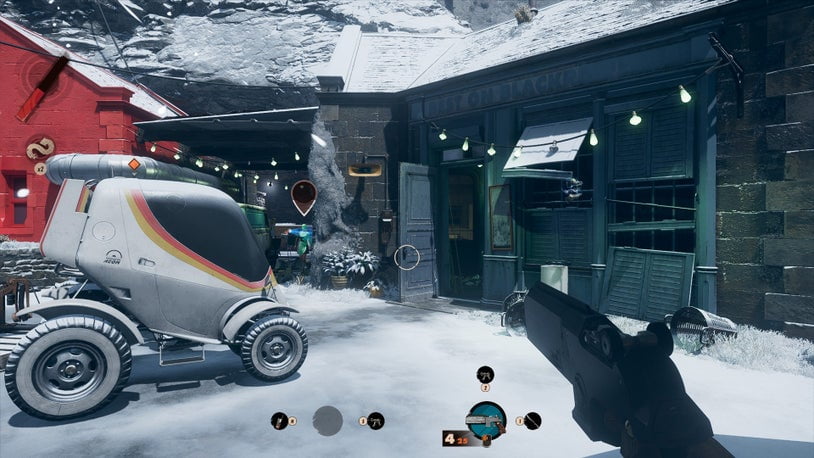Click the red objective pin marker
This screenshot has height=458, width=814.
click(x=304, y=194)
